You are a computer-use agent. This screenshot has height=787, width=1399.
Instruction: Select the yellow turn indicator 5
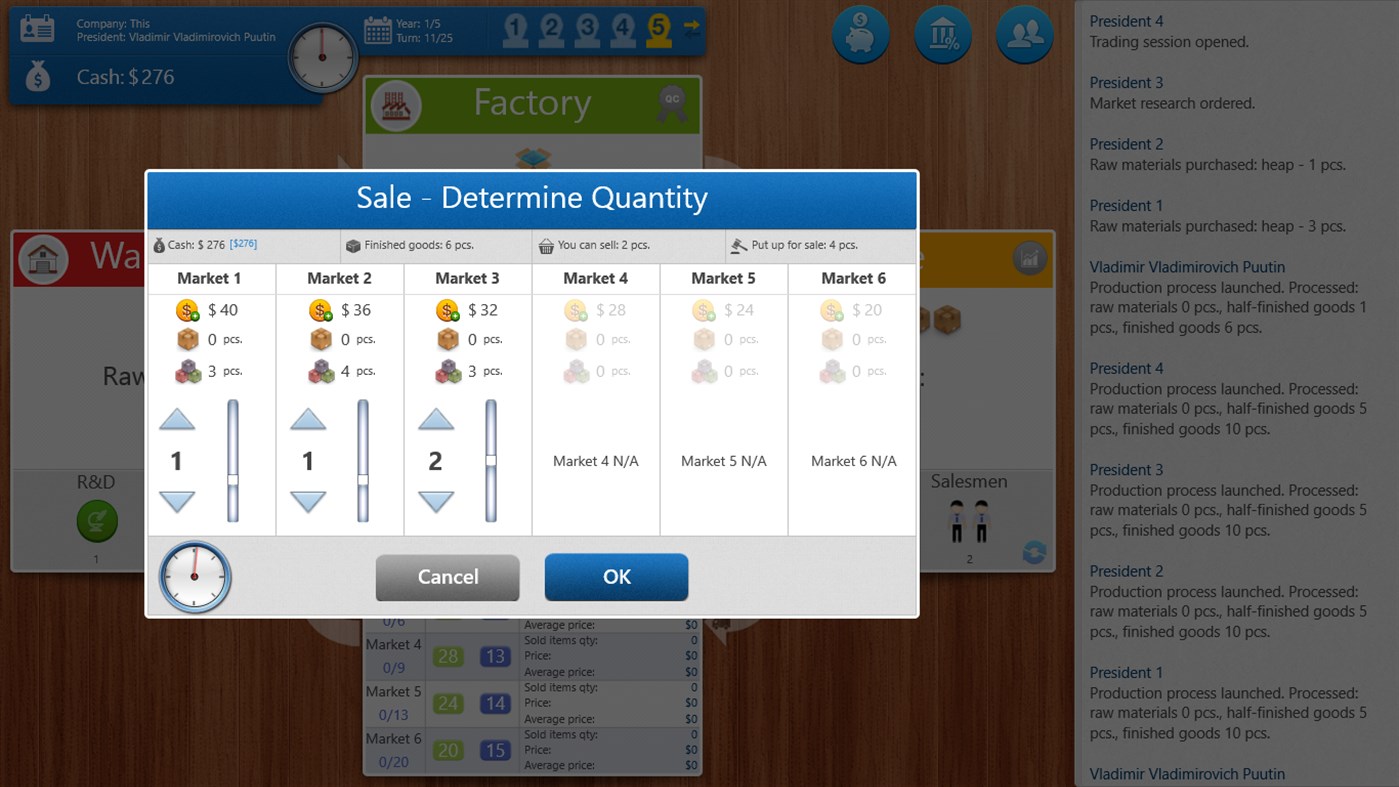coord(657,30)
